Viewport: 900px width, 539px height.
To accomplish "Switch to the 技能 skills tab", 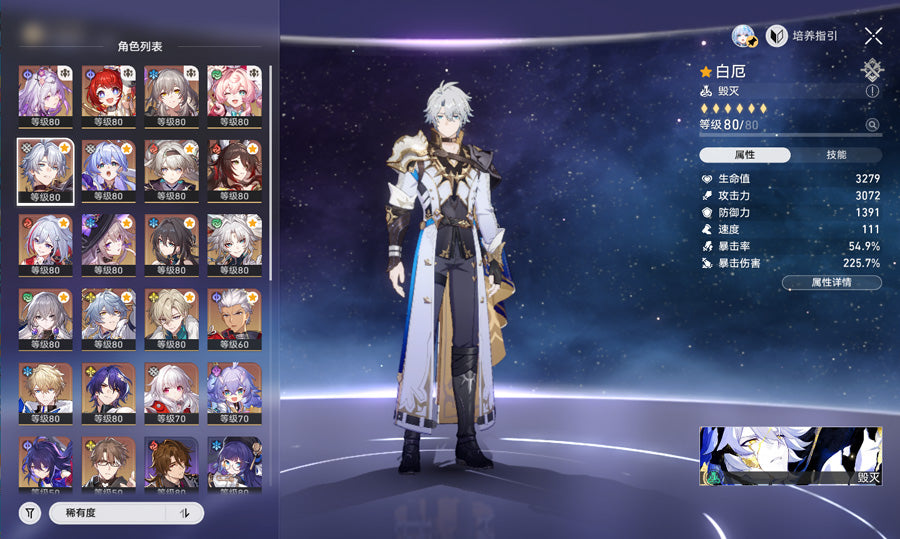I will coord(836,155).
